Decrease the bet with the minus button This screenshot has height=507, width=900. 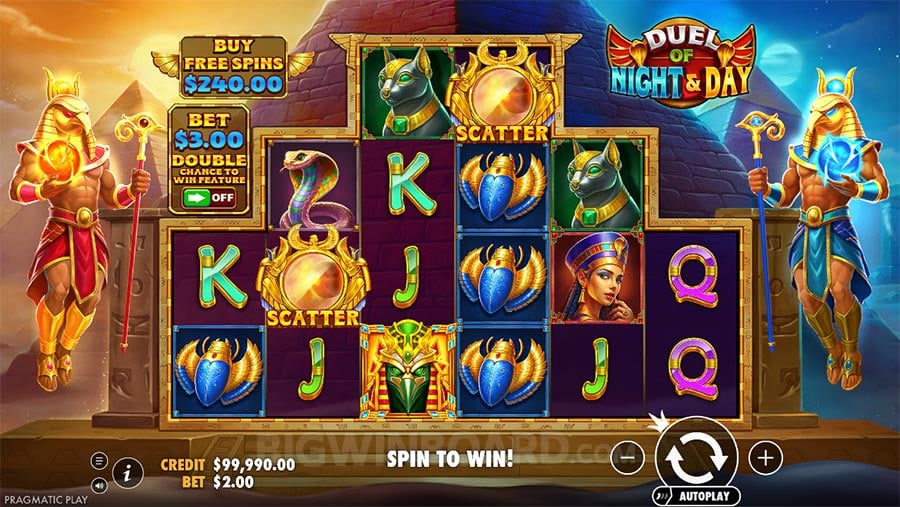click(x=627, y=459)
